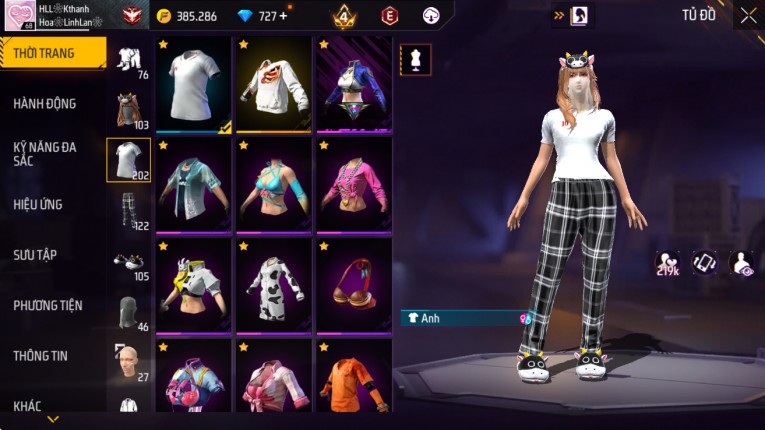Select the shoes subcategory with 105 items
The width and height of the screenshot is (765, 430).
pos(129,262)
